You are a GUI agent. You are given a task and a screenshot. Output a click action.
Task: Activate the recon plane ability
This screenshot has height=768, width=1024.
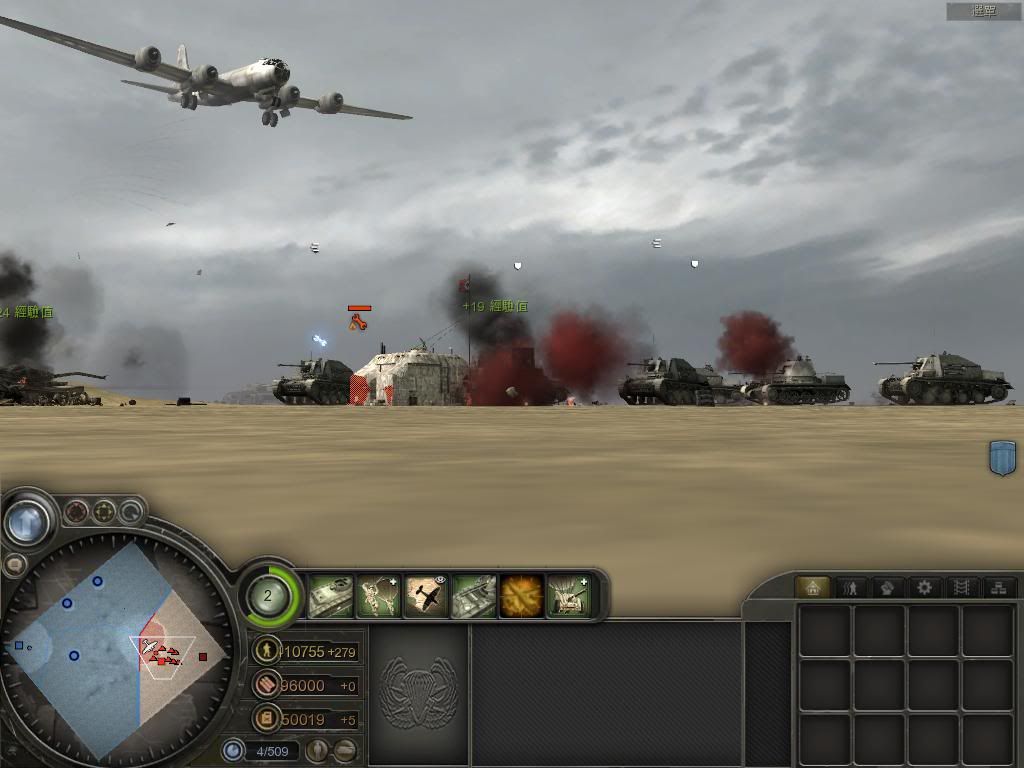pyautogui.click(x=426, y=596)
